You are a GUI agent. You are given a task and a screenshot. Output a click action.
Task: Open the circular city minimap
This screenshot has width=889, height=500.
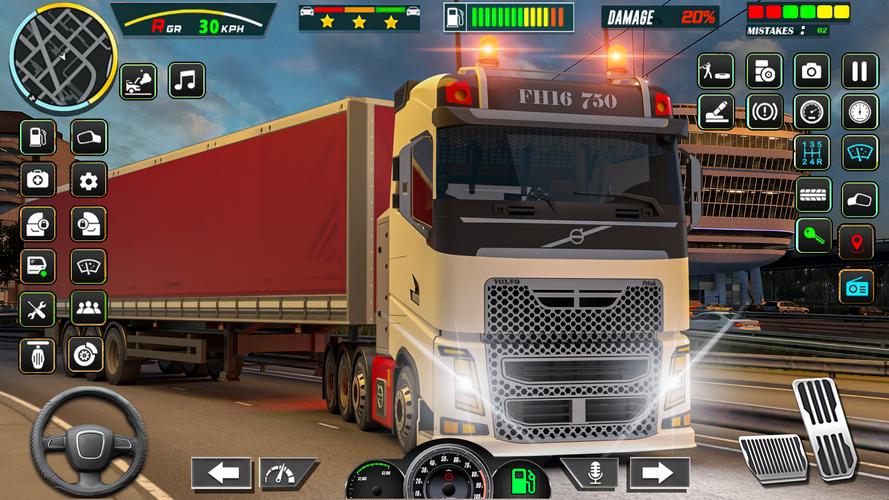click(62, 58)
